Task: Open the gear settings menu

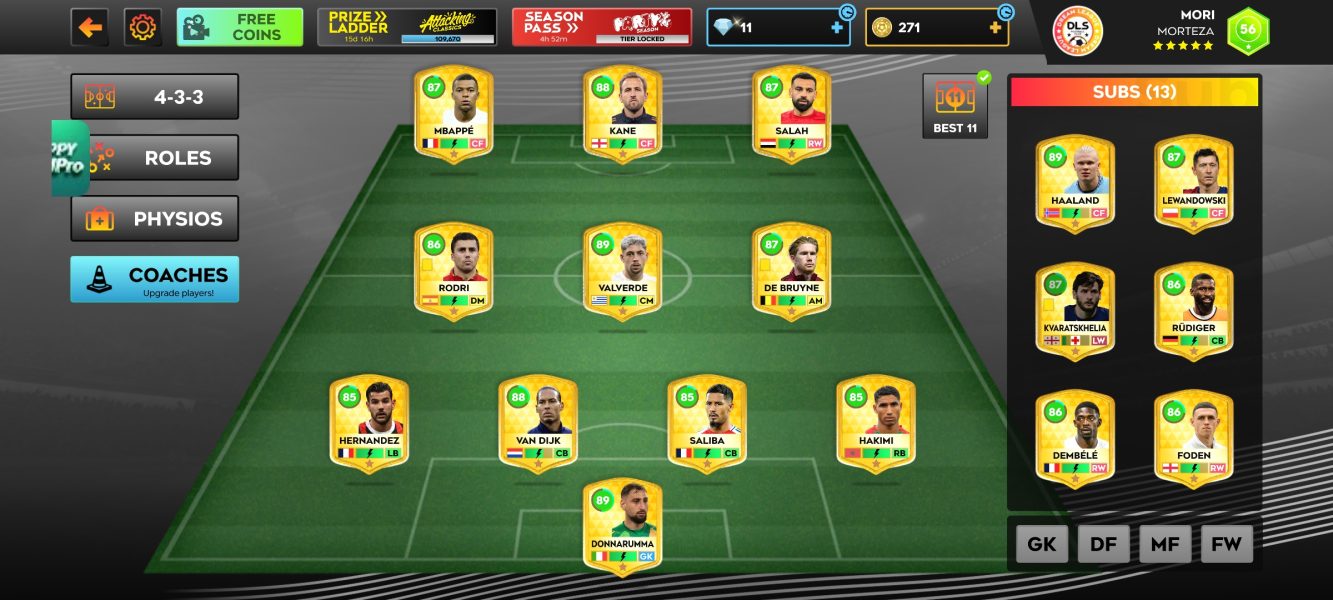Action: 143,27
